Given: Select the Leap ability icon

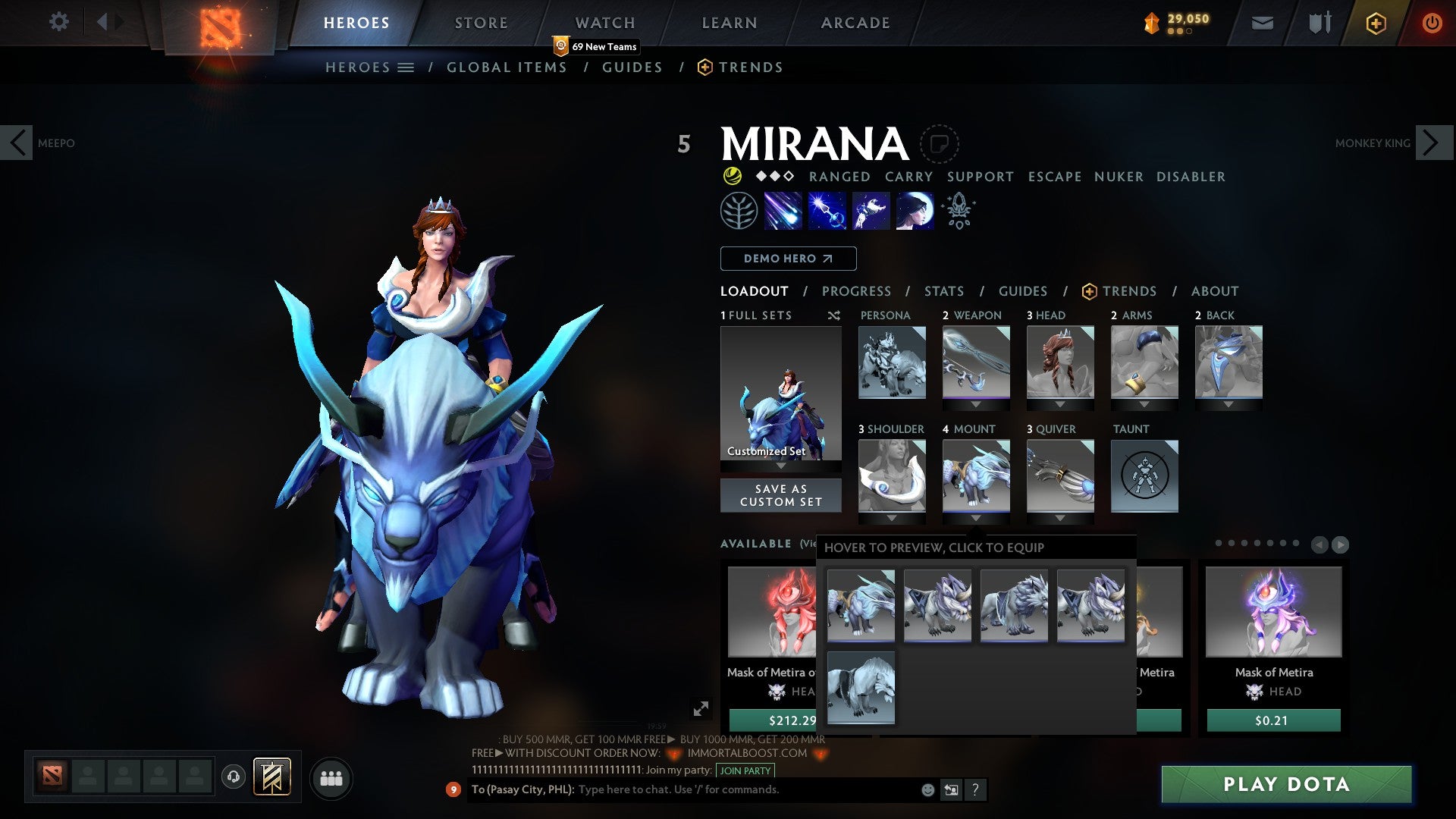Looking at the screenshot, I should 871,210.
